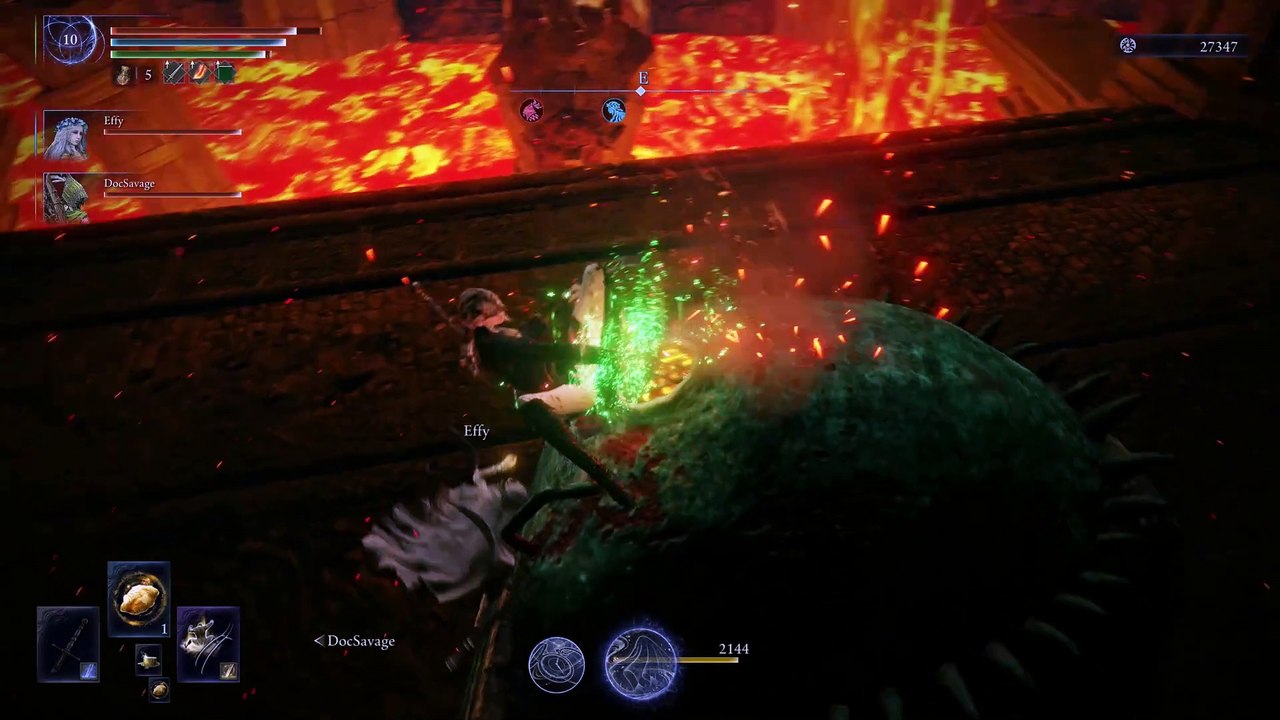Viewport: 1280px width, 720px height.
Task: Use the flask item with 5 charges
Action: (124, 74)
